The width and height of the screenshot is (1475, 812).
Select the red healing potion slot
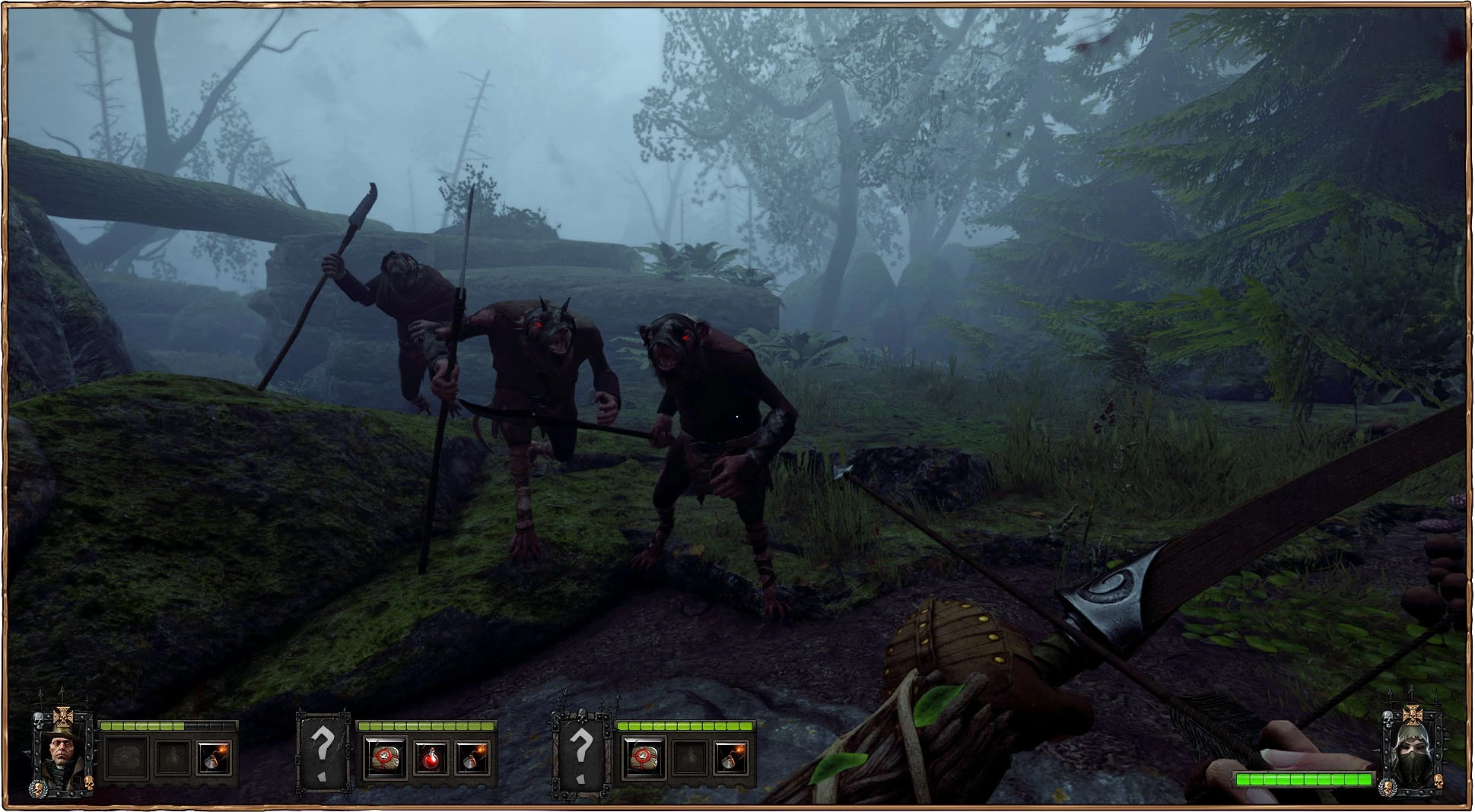tap(429, 759)
